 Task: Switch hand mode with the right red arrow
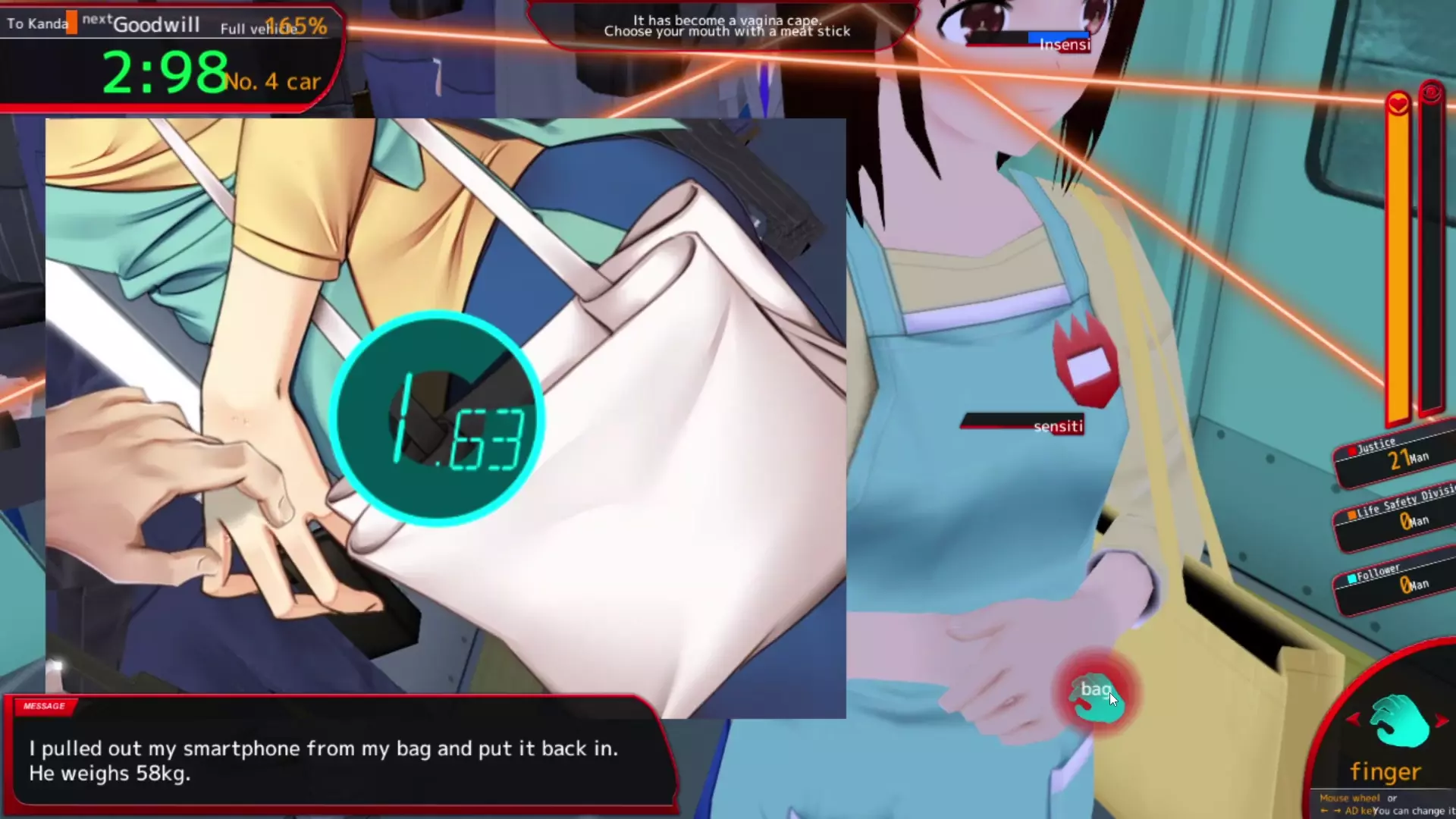(x=1442, y=720)
